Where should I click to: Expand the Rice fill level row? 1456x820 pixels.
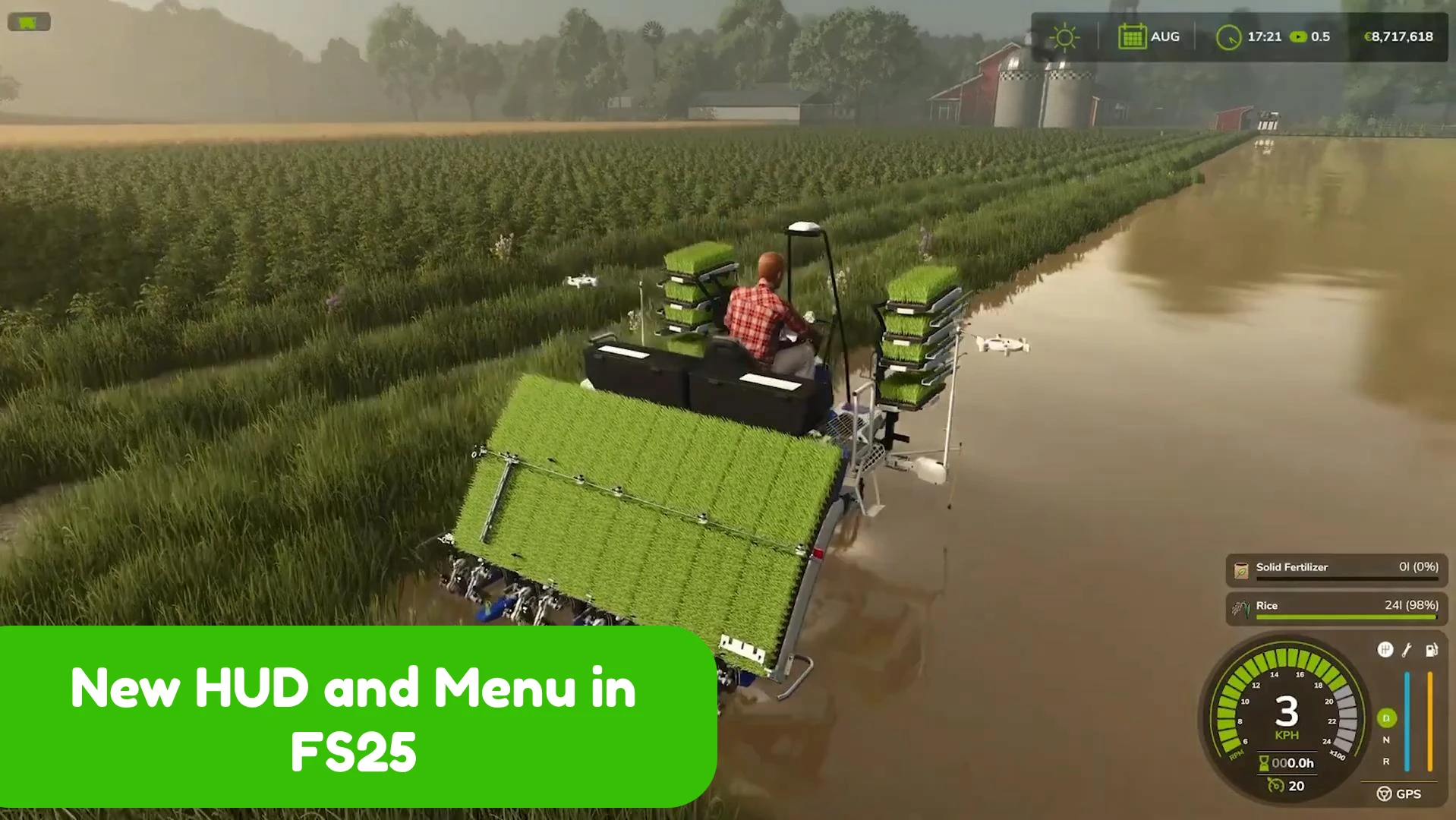pos(1335,607)
